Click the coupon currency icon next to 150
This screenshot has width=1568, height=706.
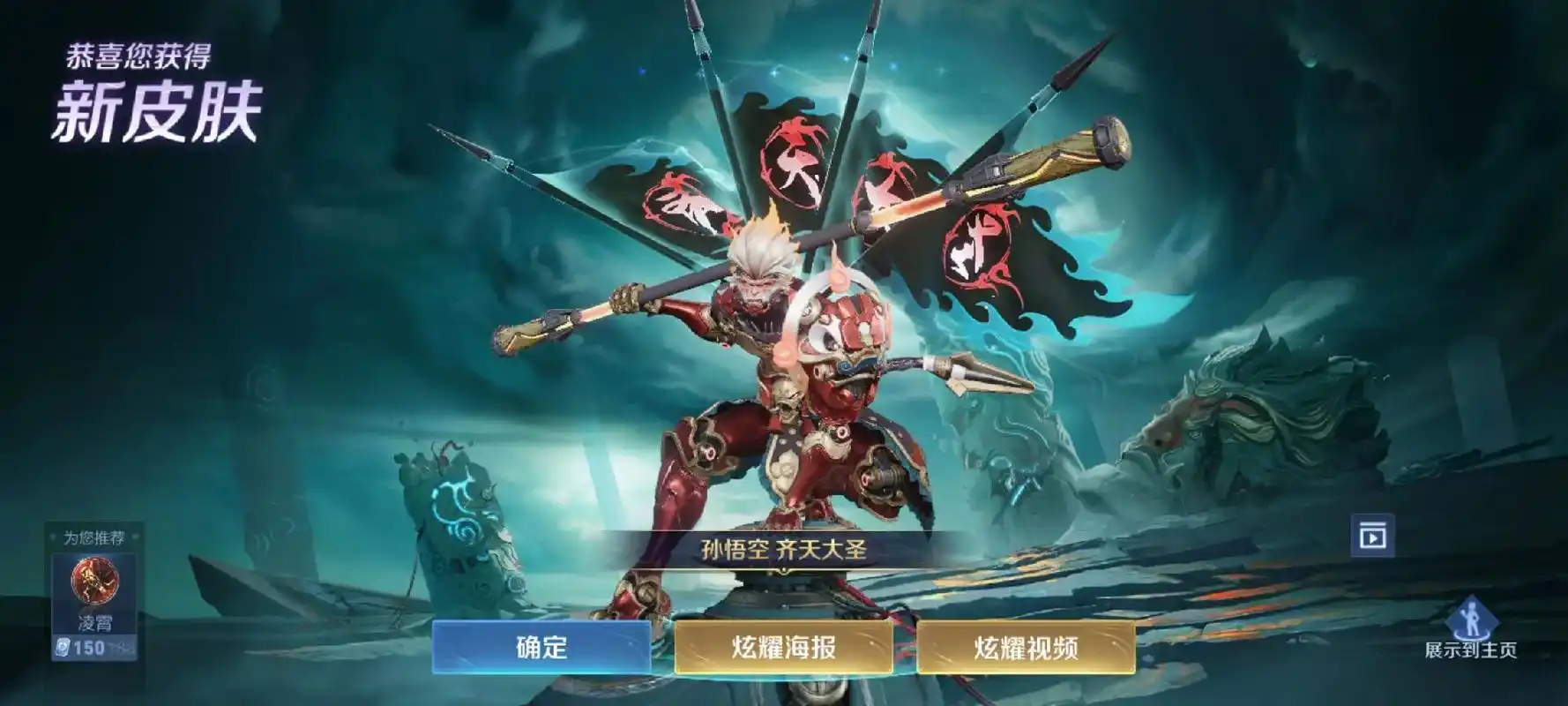[62, 646]
